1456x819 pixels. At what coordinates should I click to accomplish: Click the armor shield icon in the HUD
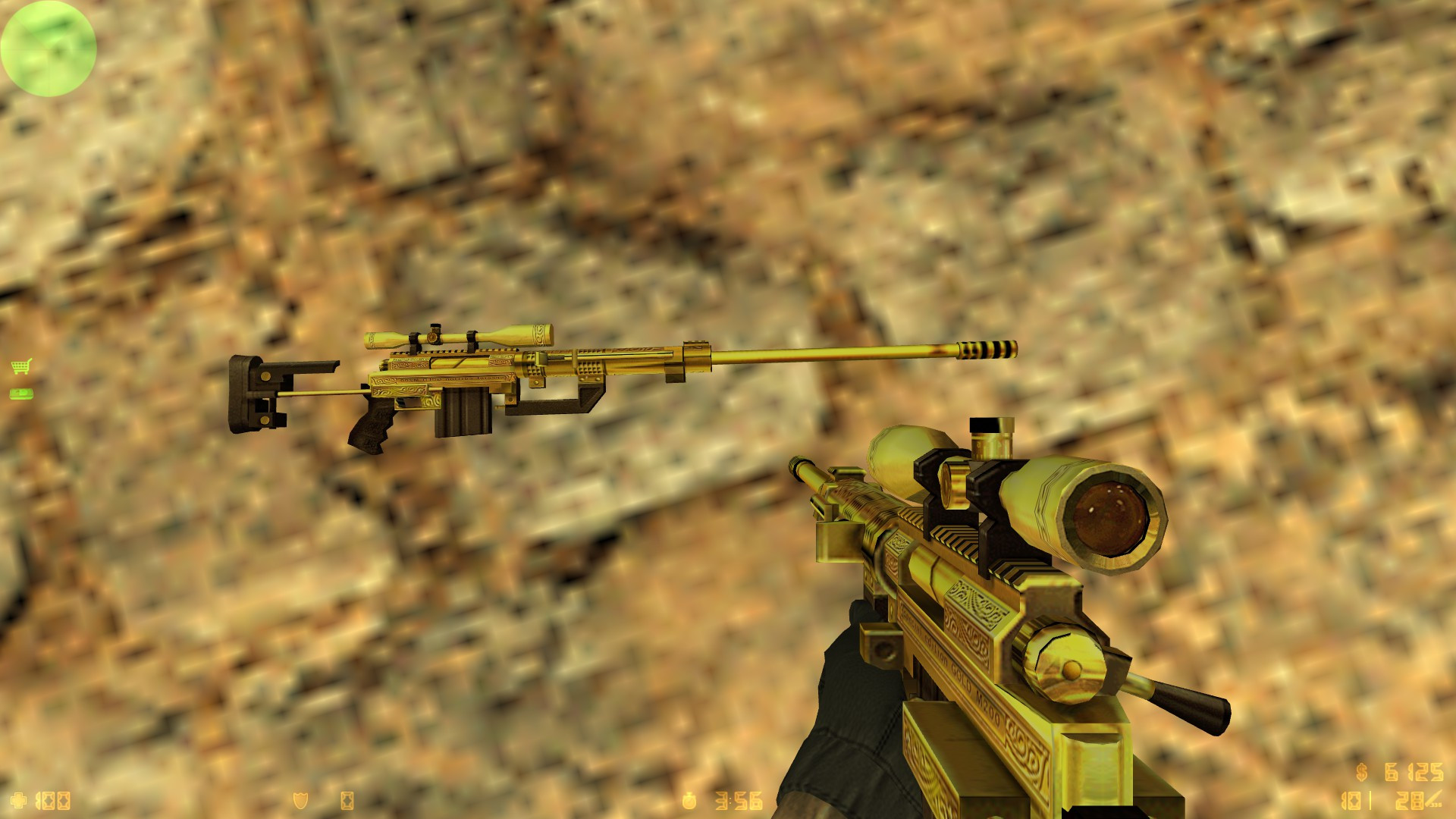pyautogui.click(x=300, y=800)
